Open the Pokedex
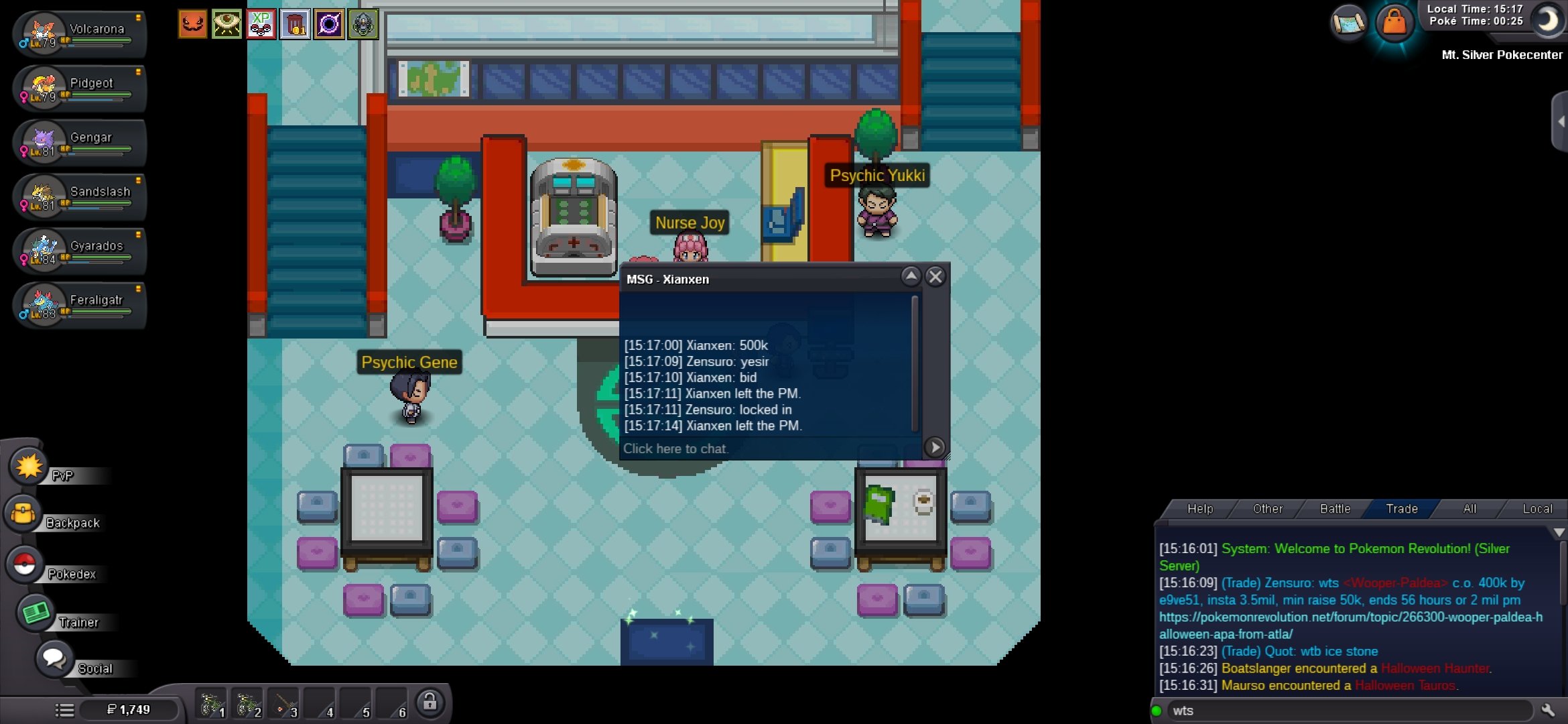This screenshot has height=724, width=1568. point(25,565)
